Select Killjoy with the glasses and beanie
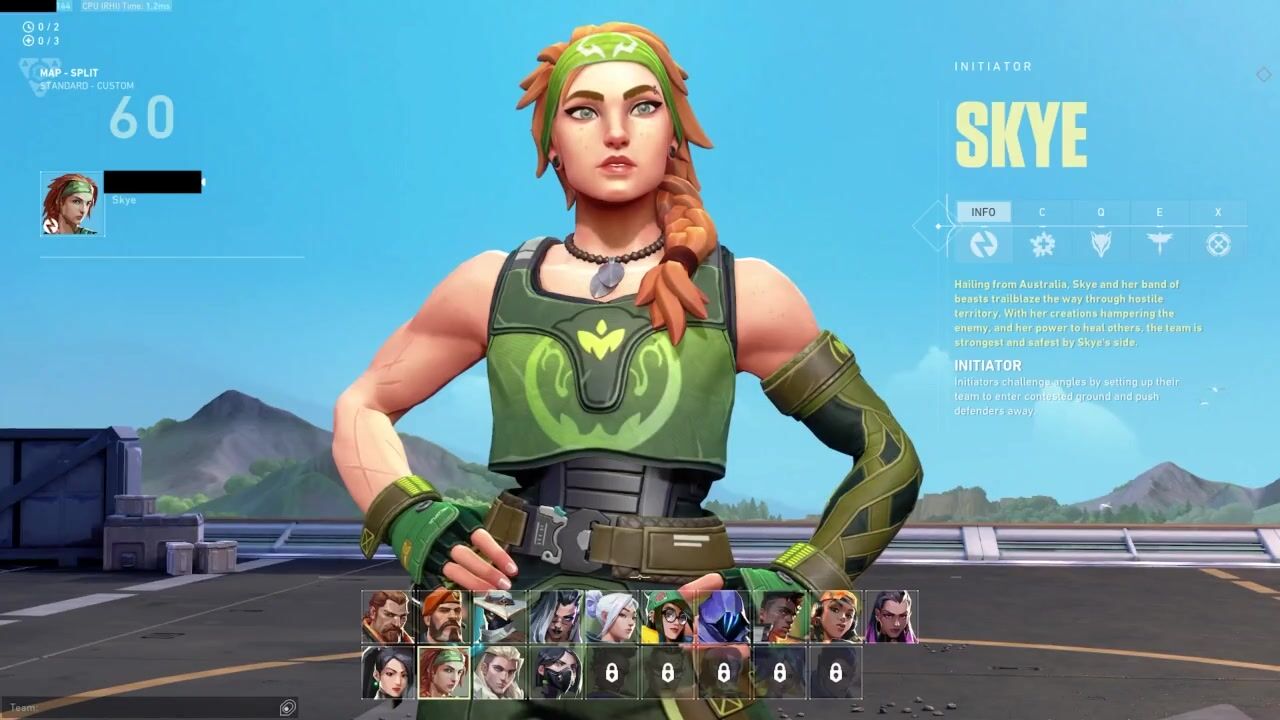1280x720 pixels. point(667,617)
